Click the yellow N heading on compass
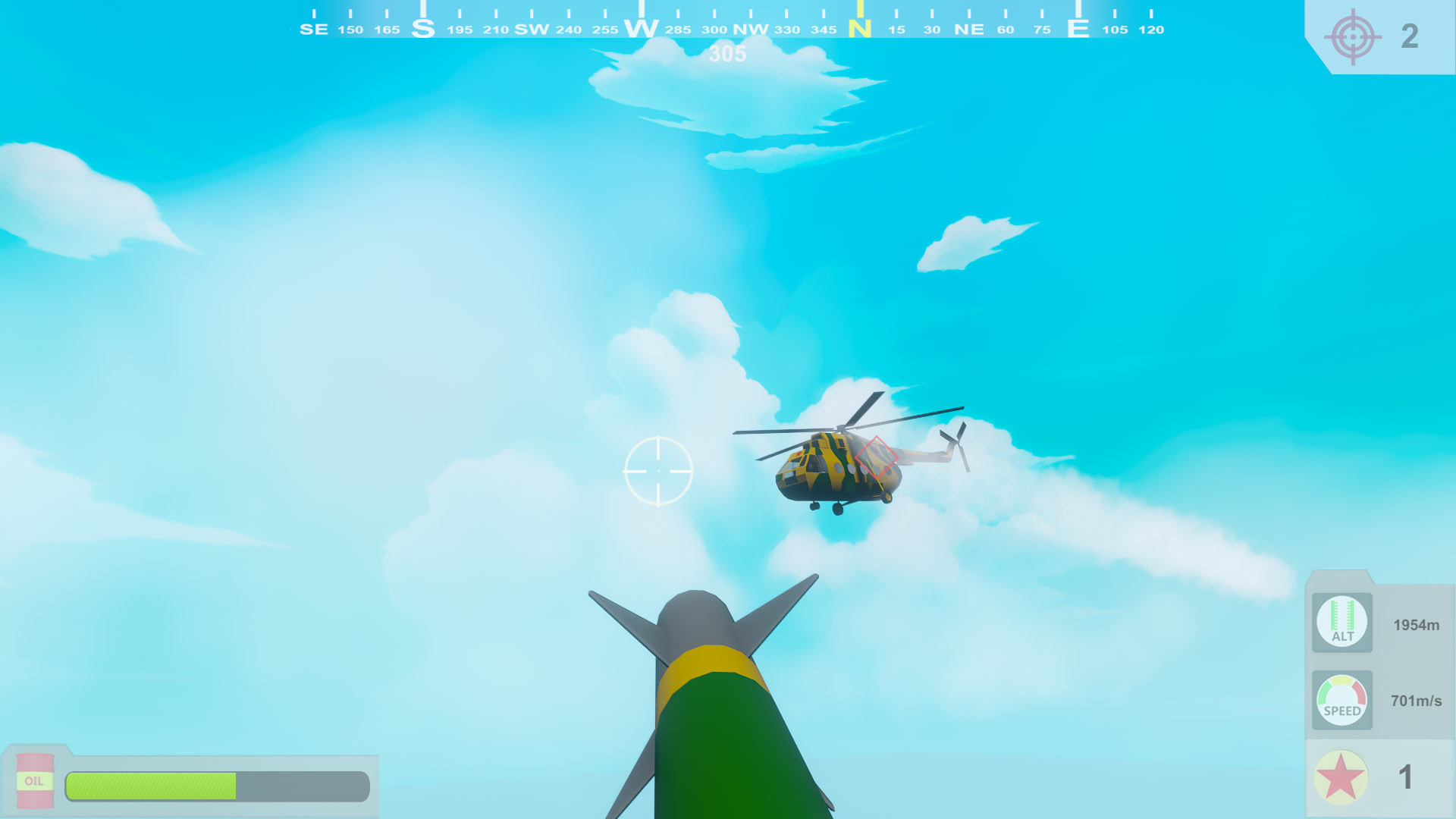The image size is (1456, 819). click(861, 28)
